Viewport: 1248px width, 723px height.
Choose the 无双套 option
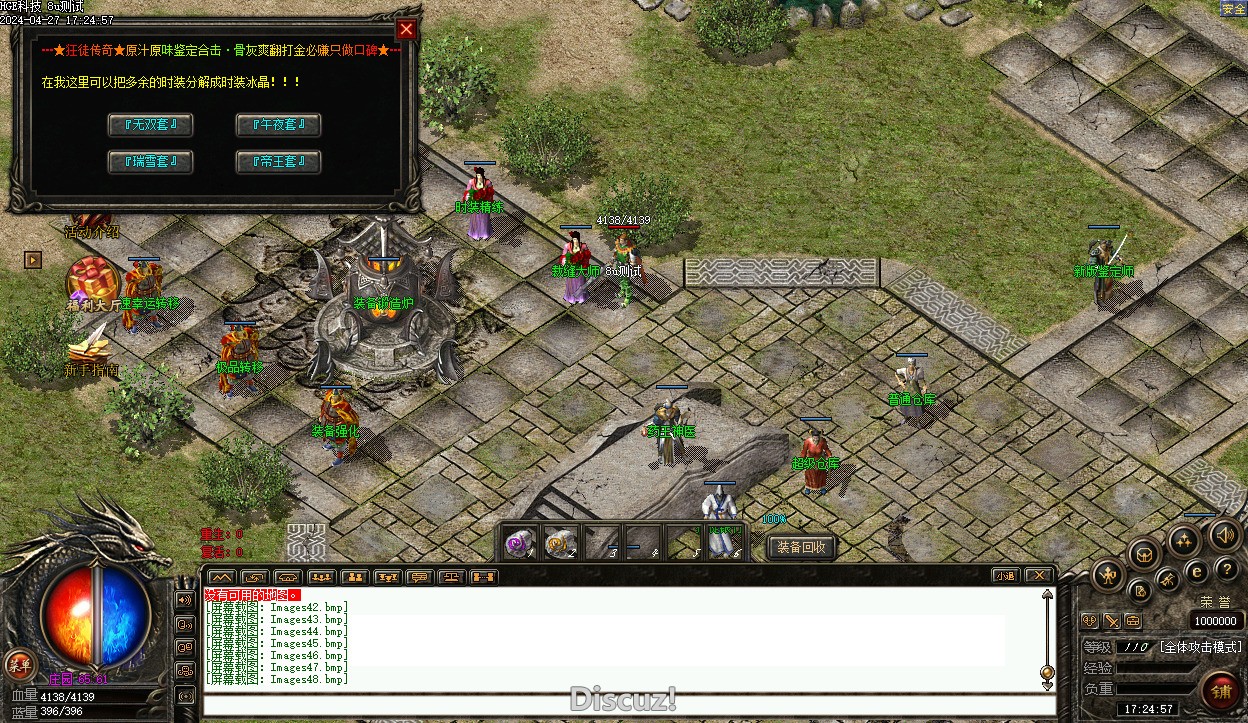(x=150, y=125)
